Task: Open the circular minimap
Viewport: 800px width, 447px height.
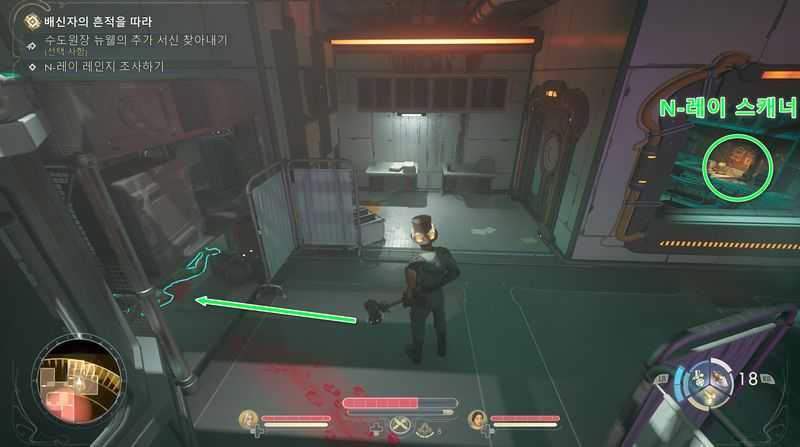Action: 78,383
